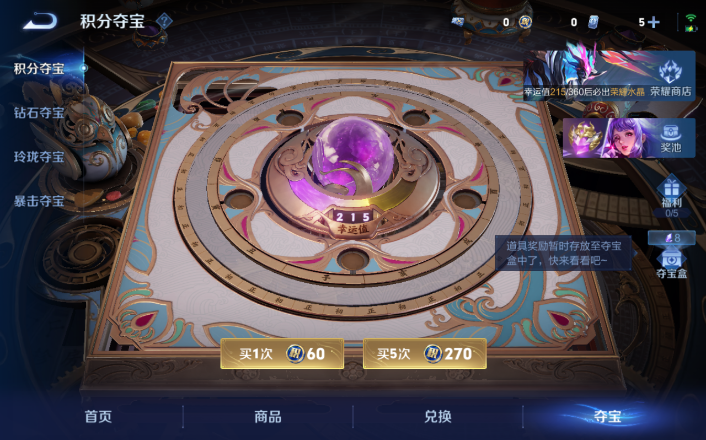The width and height of the screenshot is (706, 440).
Task: Open the 夺宝盒 treasure chest
Action: point(671,258)
